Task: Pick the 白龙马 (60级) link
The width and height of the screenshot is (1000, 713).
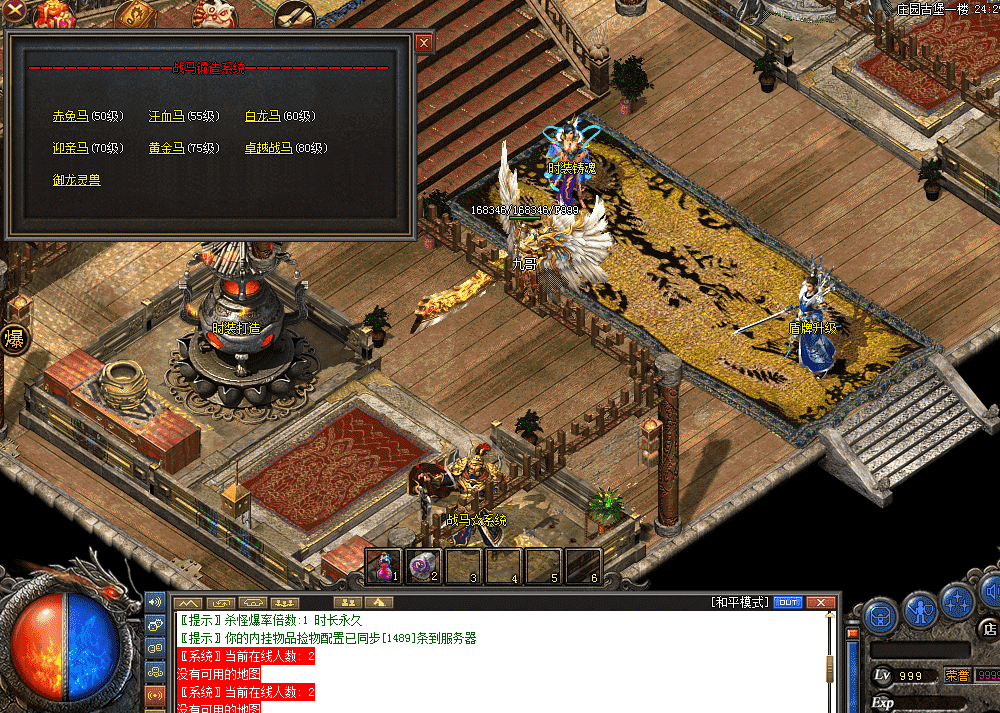Action: coord(262,116)
